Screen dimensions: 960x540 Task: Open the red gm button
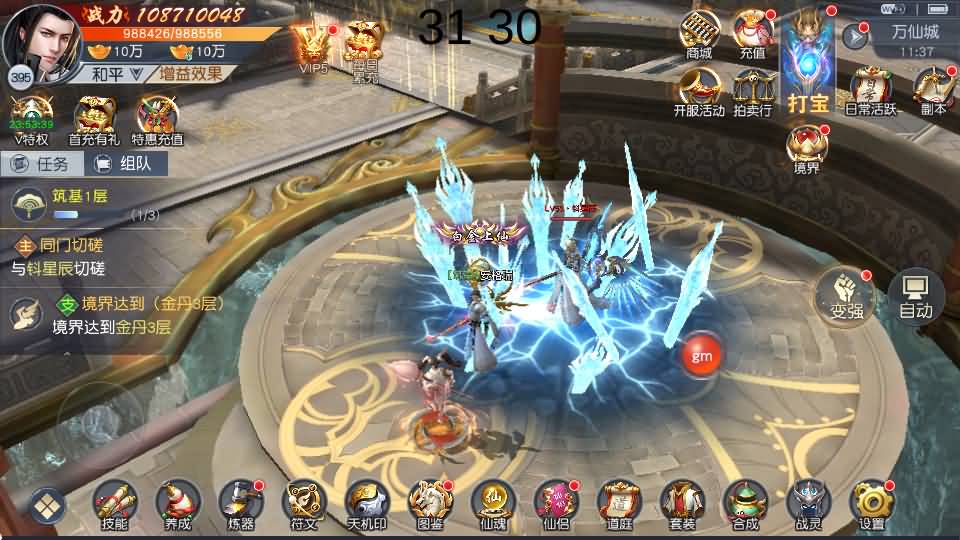pyautogui.click(x=702, y=354)
